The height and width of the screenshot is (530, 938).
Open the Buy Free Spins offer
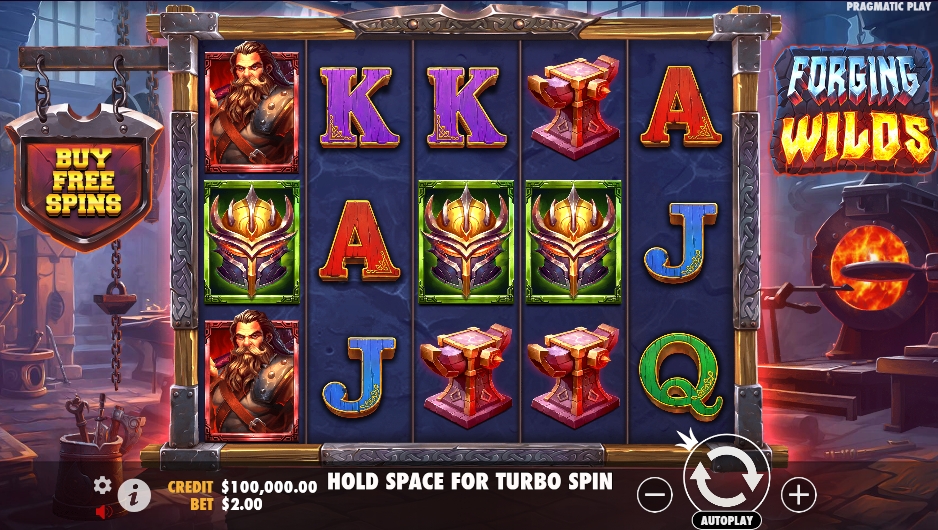[83, 182]
